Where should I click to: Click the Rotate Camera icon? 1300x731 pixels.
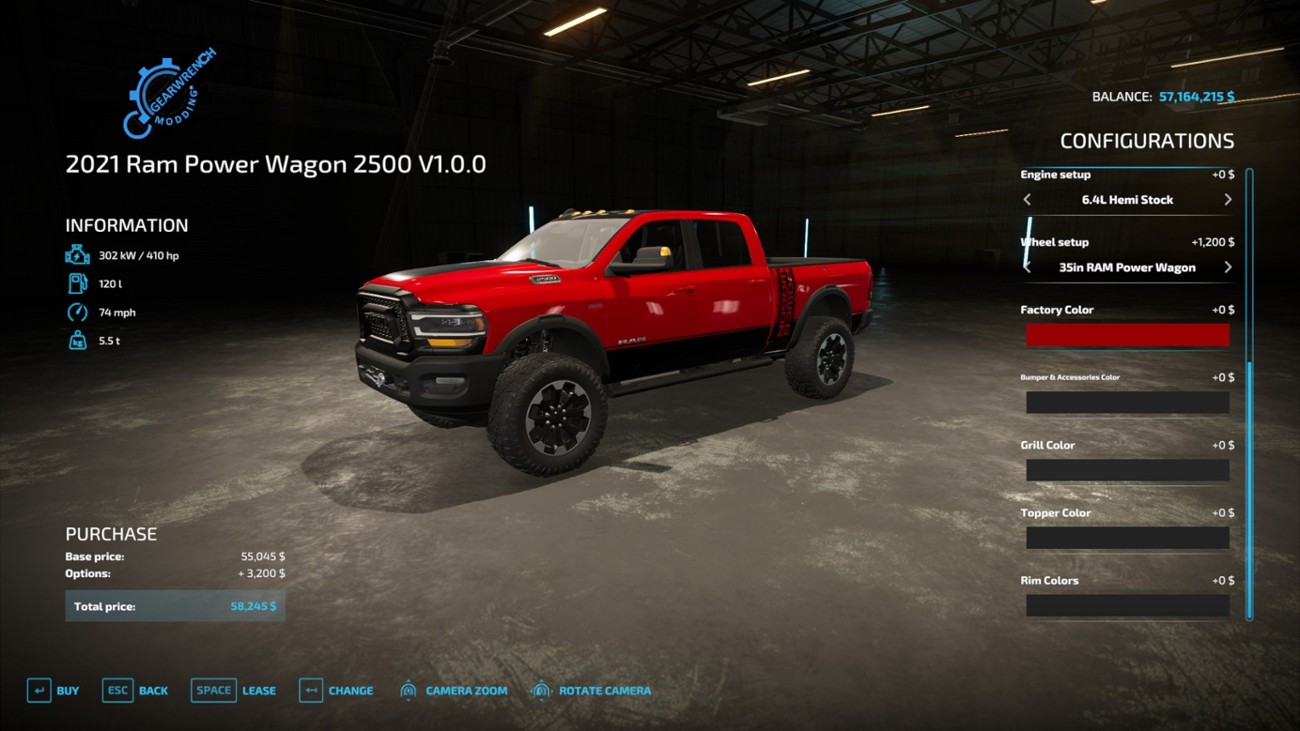[x=541, y=690]
